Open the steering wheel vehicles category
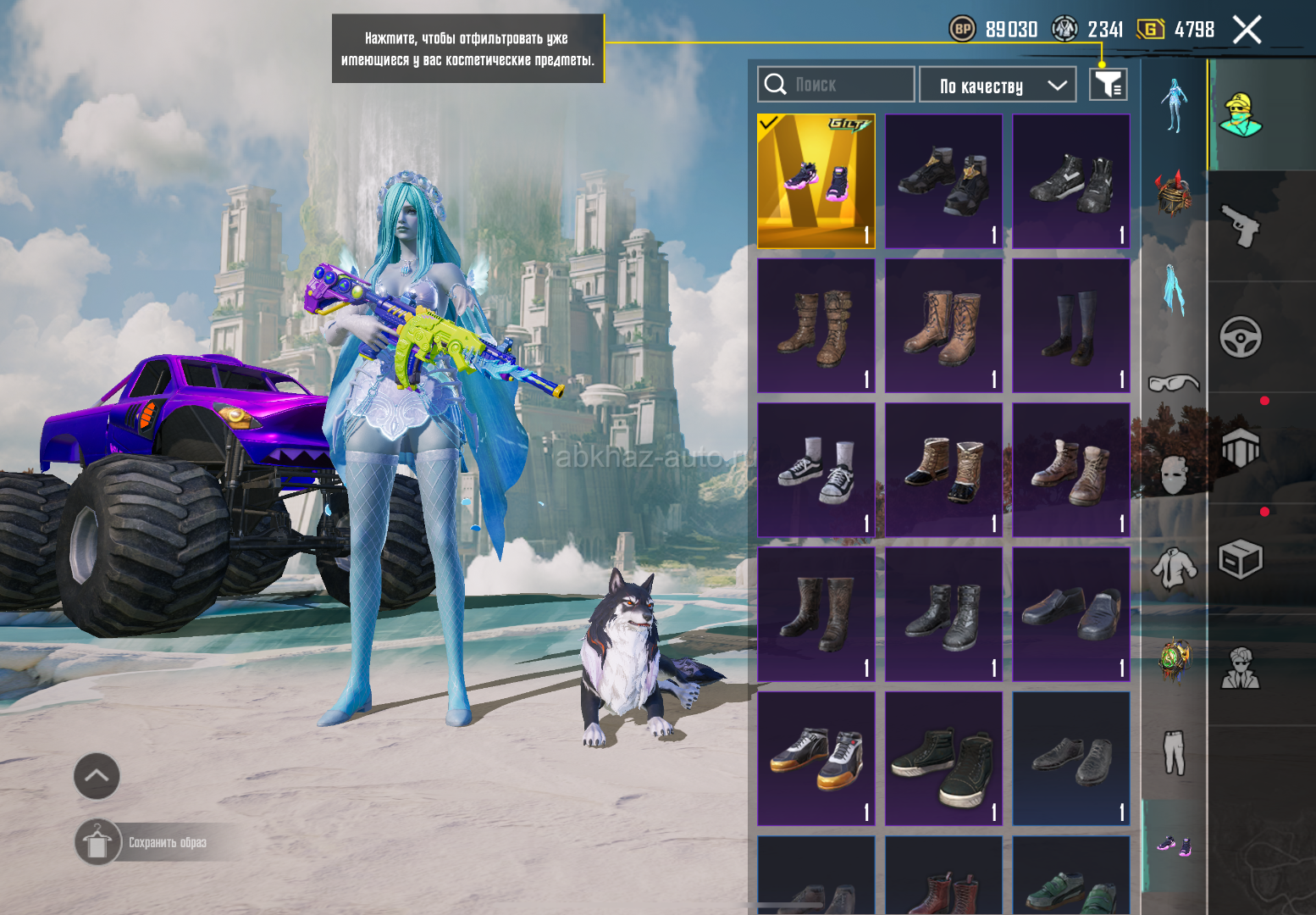1316x915 pixels. click(x=1241, y=337)
